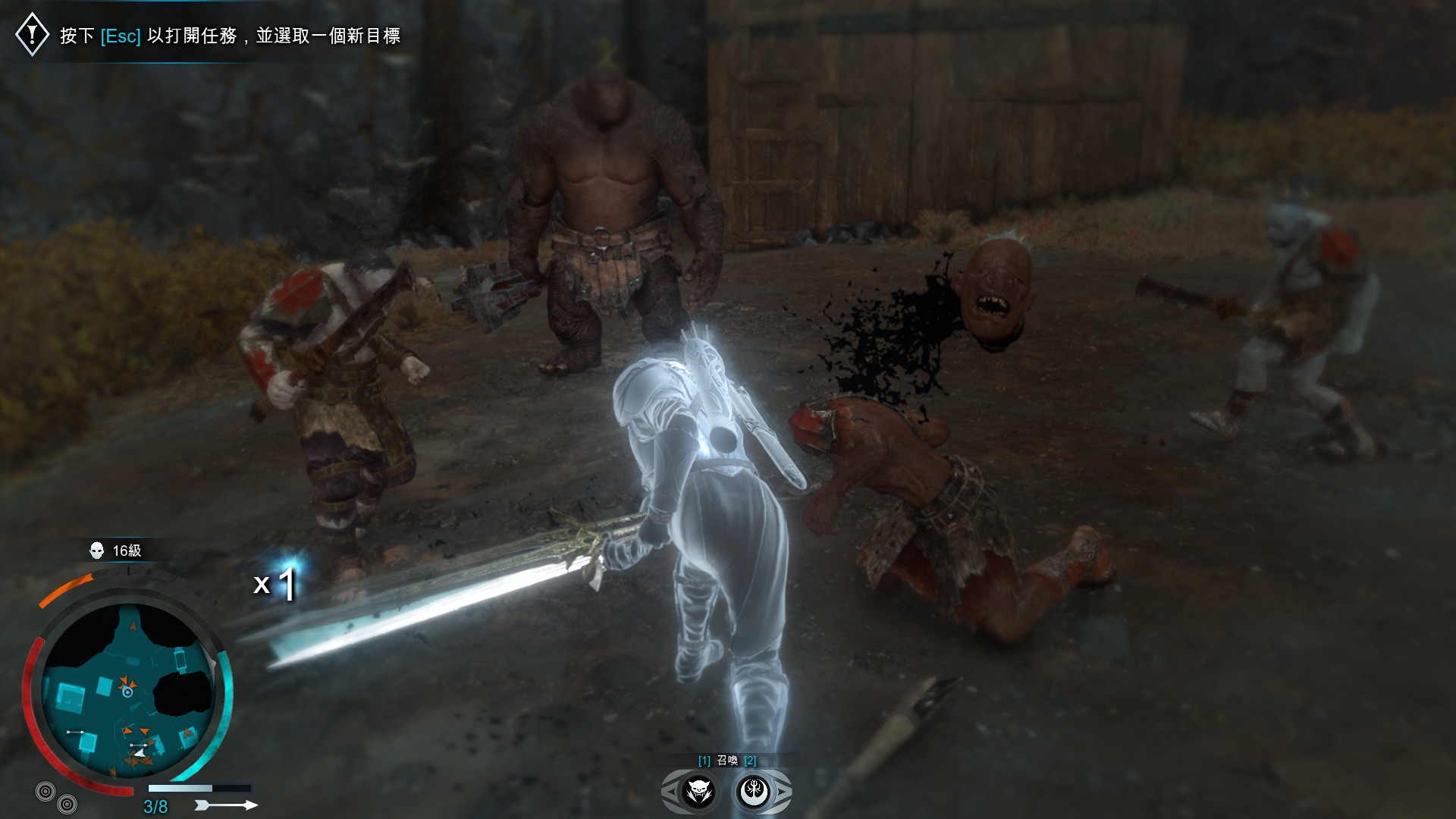Viewport: 1456px width, 819px height.
Task: Select the white tree summon icon
Action: click(755, 792)
